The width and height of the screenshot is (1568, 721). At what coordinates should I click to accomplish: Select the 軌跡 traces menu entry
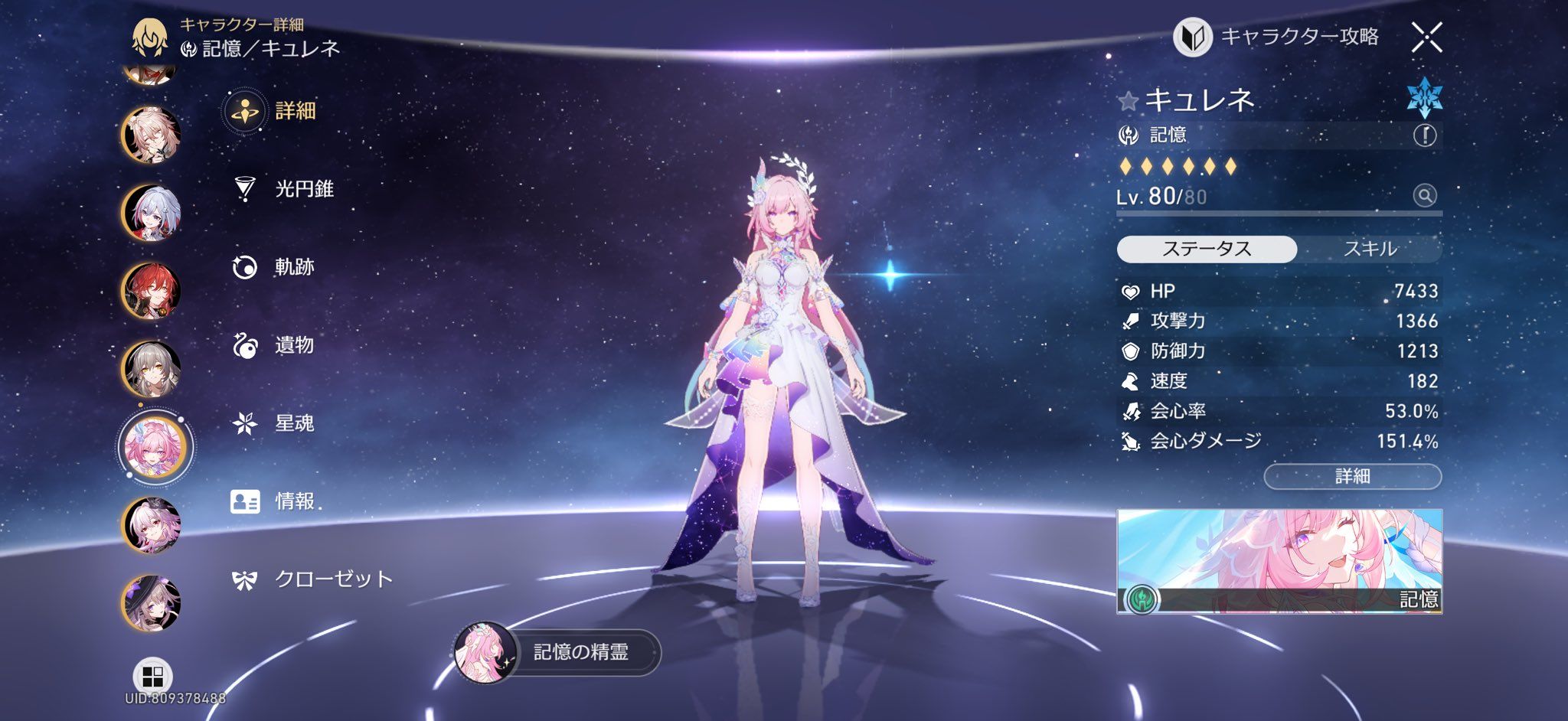(x=294, y=267)
